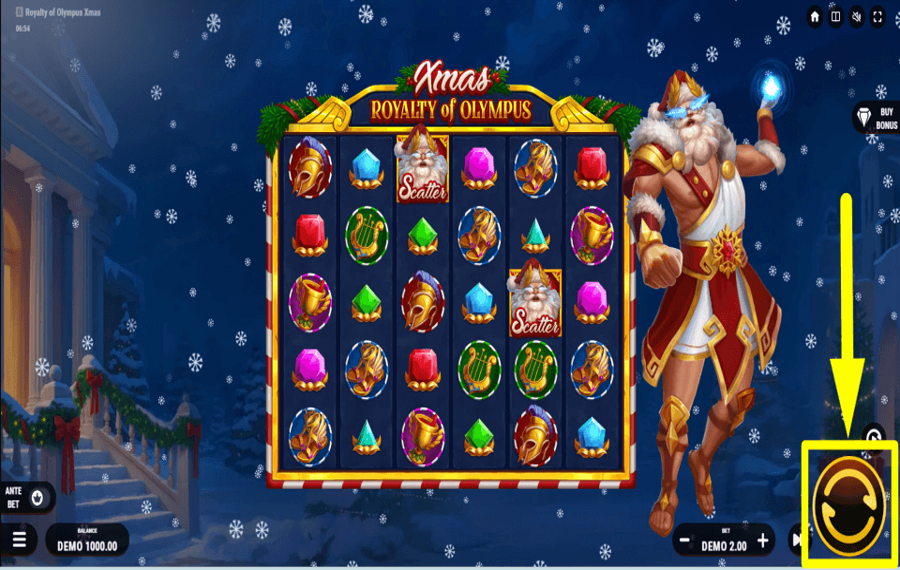This screenshot has width=900, height=570.
Task: Enter fullscreen mode
Action: (x=877, y=17)
